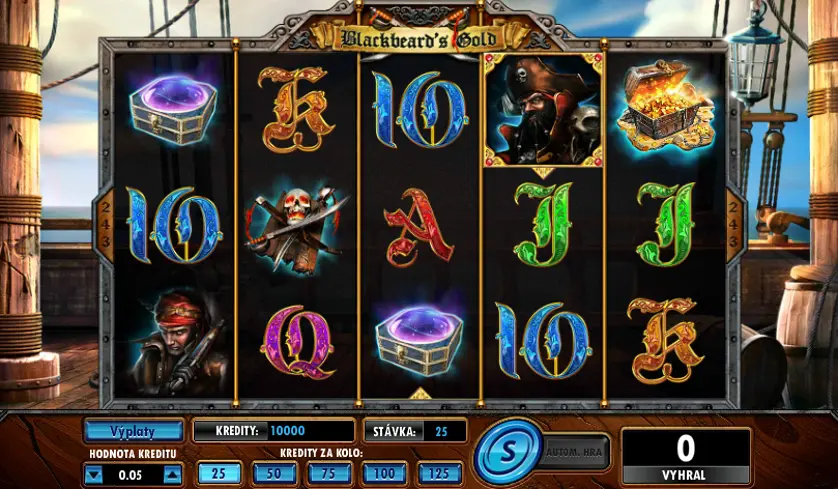Increase credit value with up arrow

(x=173, y=475)
